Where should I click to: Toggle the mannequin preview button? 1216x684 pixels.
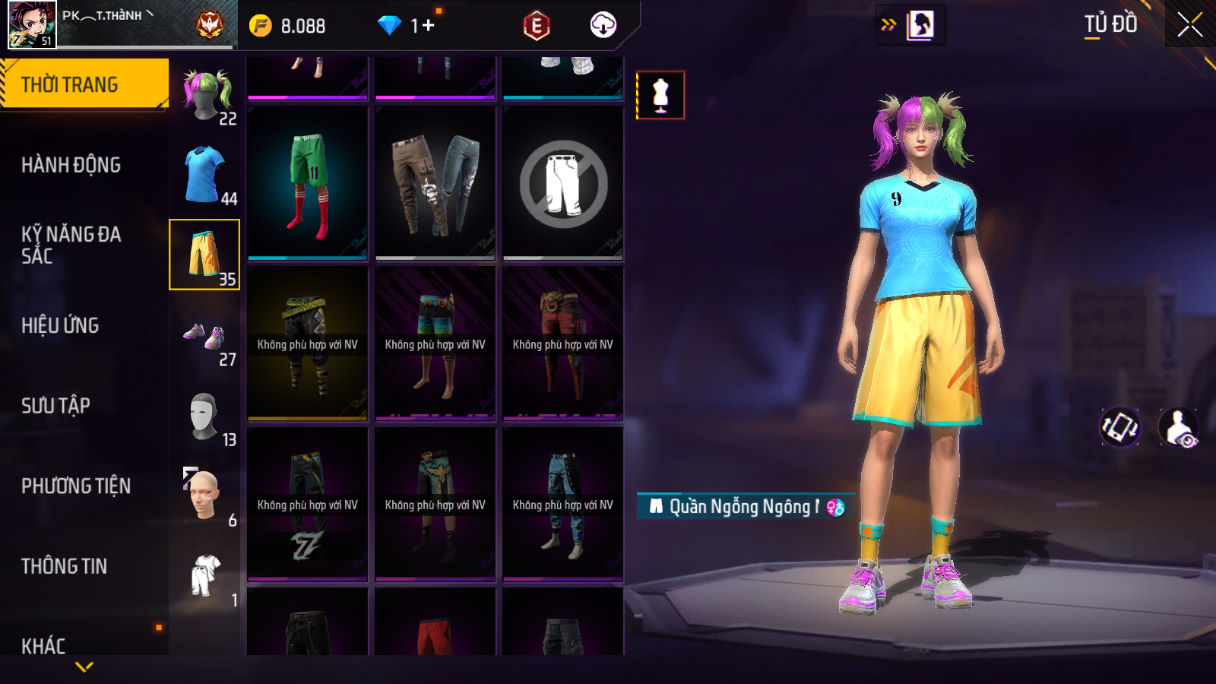pos(661,95)
